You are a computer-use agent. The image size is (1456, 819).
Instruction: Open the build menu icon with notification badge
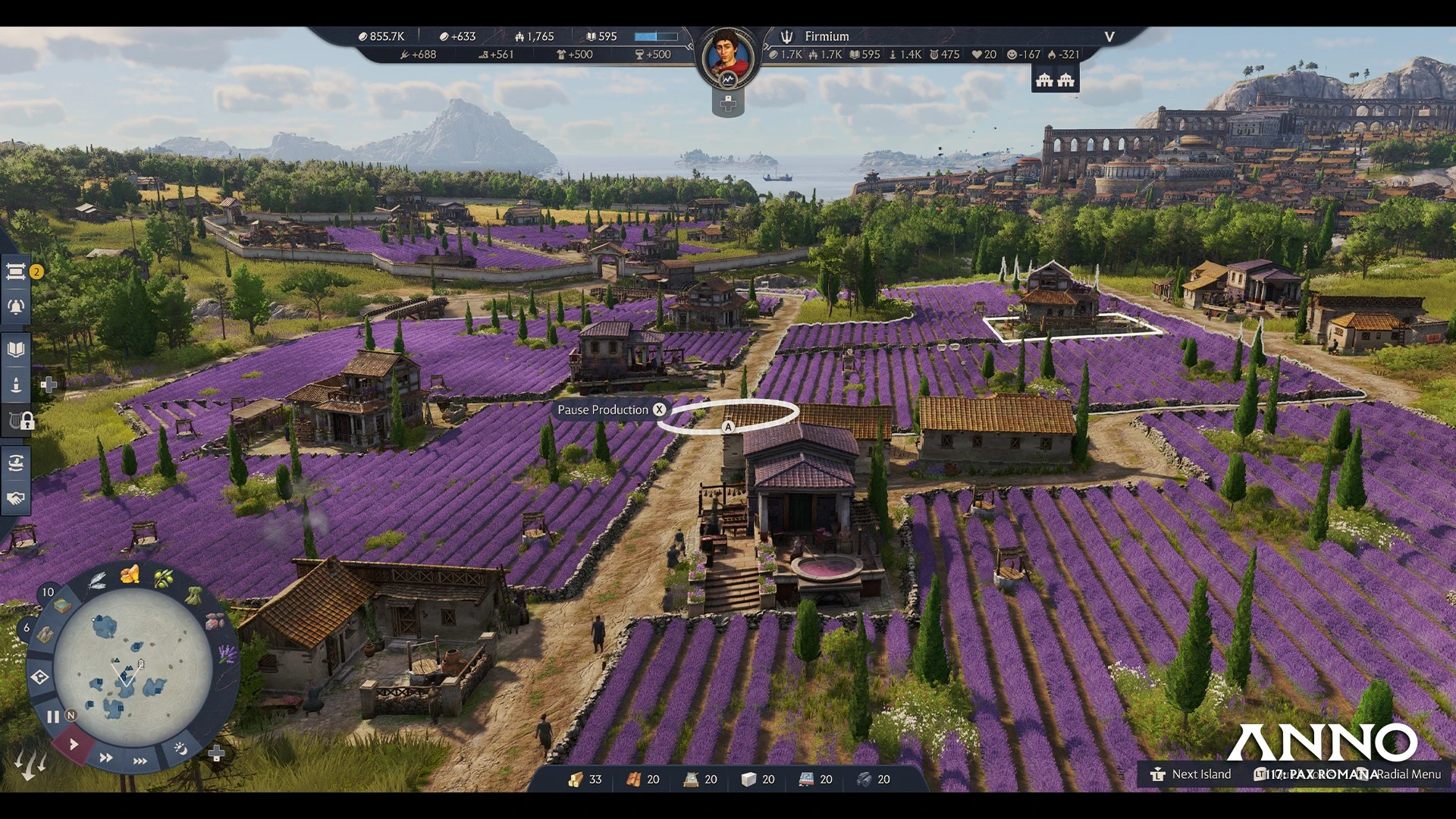point(16,271)
